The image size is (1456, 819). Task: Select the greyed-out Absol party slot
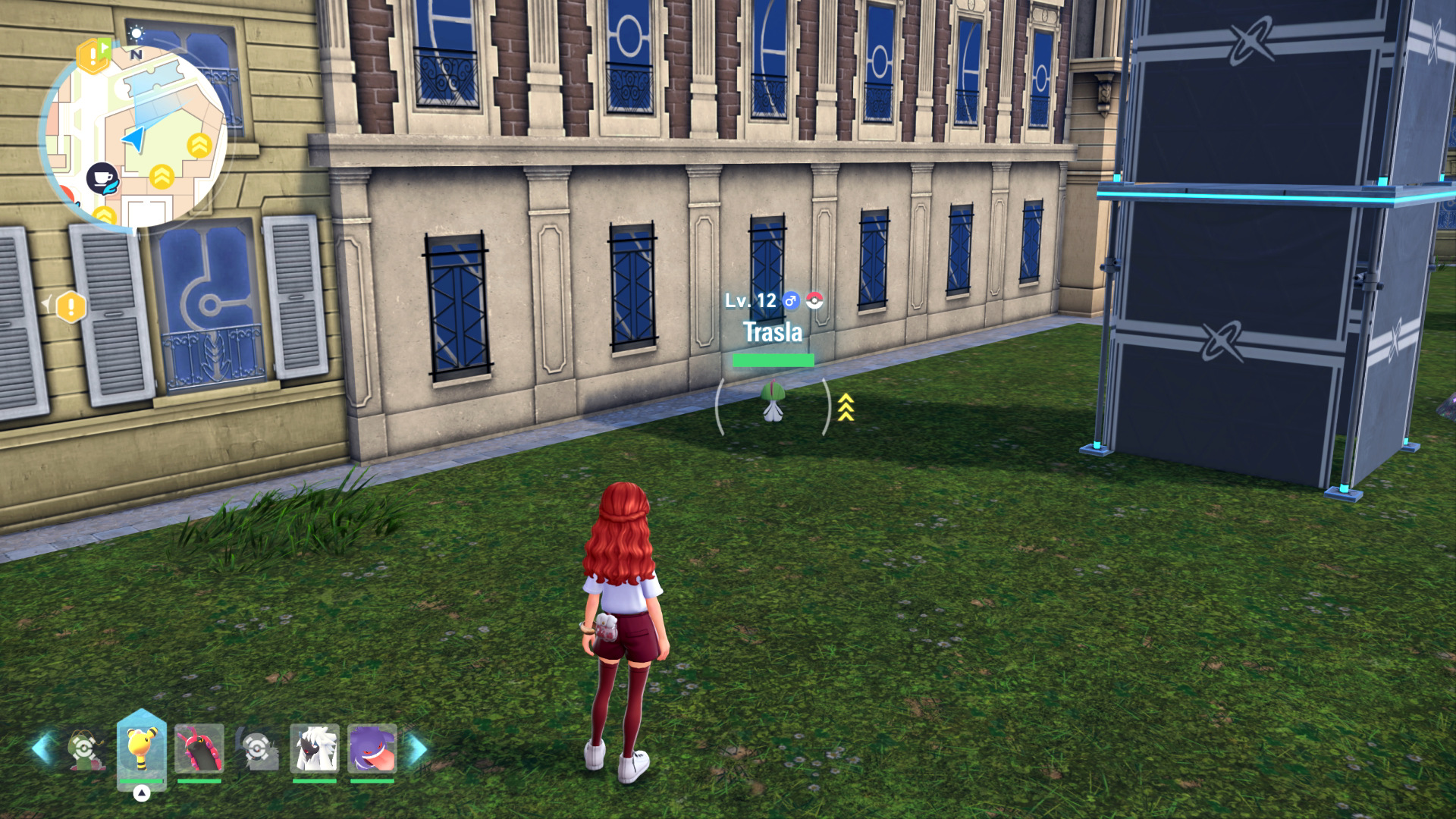point(257,748)
